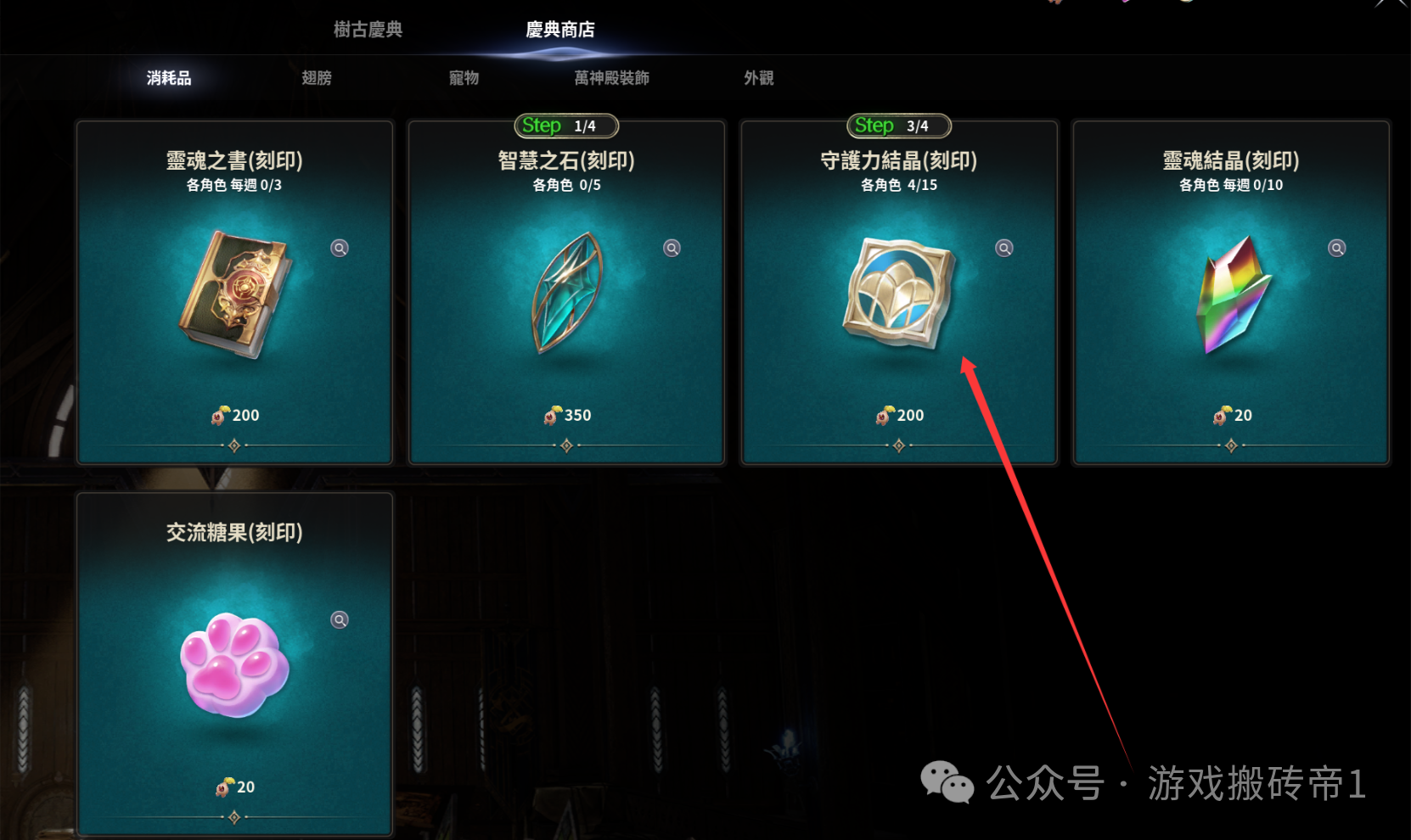The width and height of the screenshot is (1411, 840).
Task: Click the Step 1/4 badge
Action: [566, 125]
